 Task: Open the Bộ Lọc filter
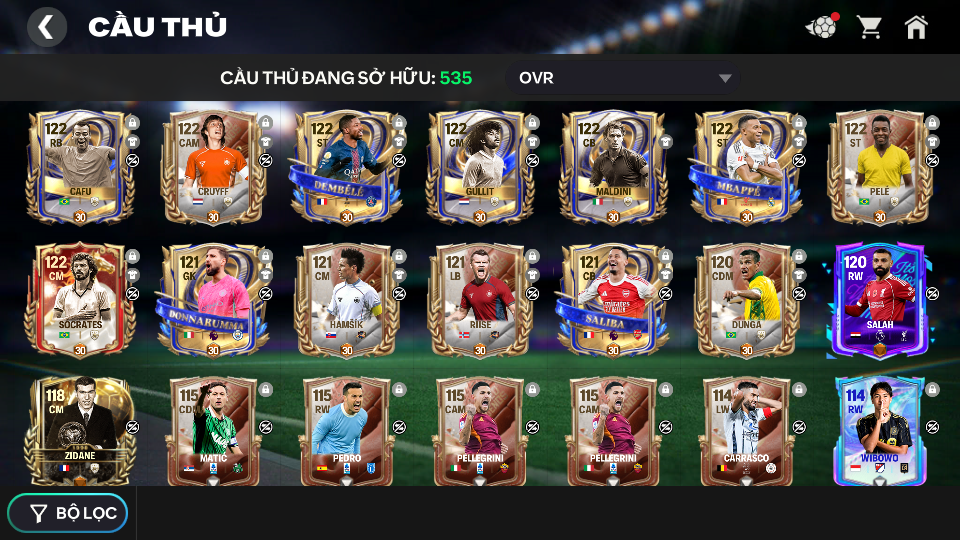point(68,513)
